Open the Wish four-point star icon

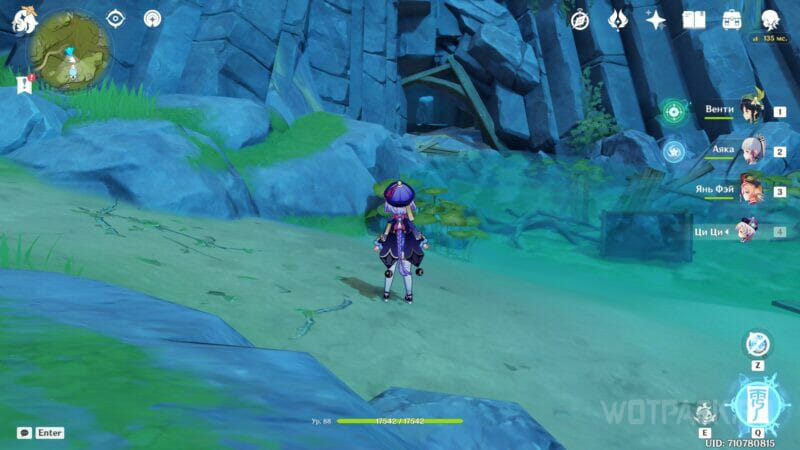[656, 20]
